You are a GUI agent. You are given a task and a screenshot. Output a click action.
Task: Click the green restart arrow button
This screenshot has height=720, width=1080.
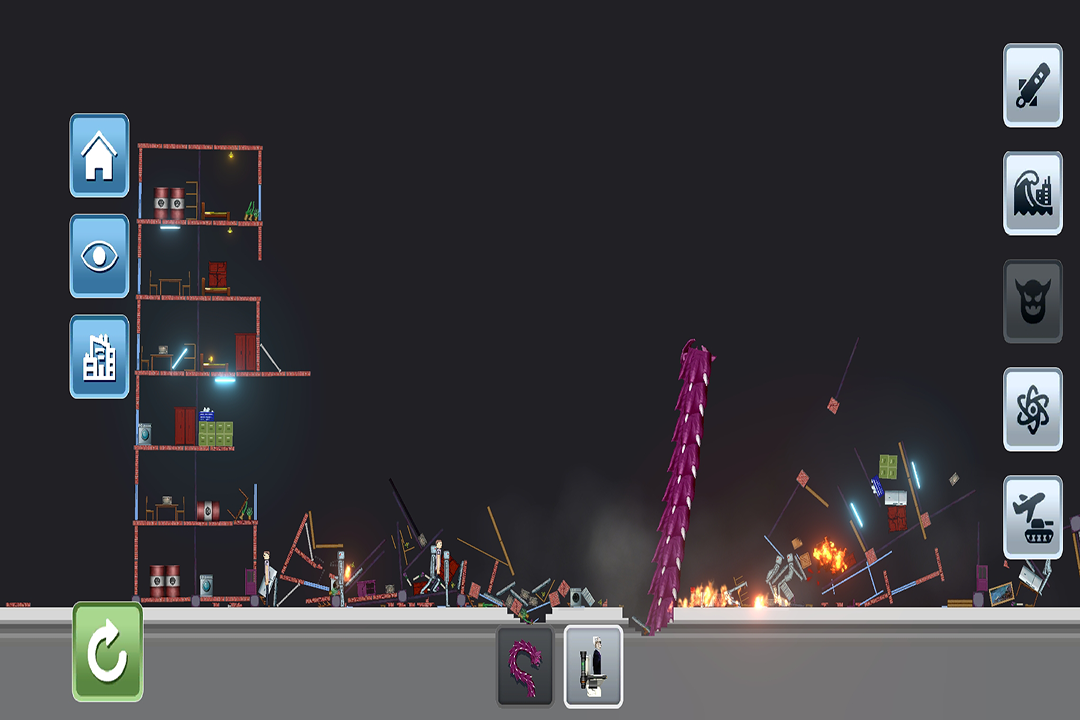[108, 651]
